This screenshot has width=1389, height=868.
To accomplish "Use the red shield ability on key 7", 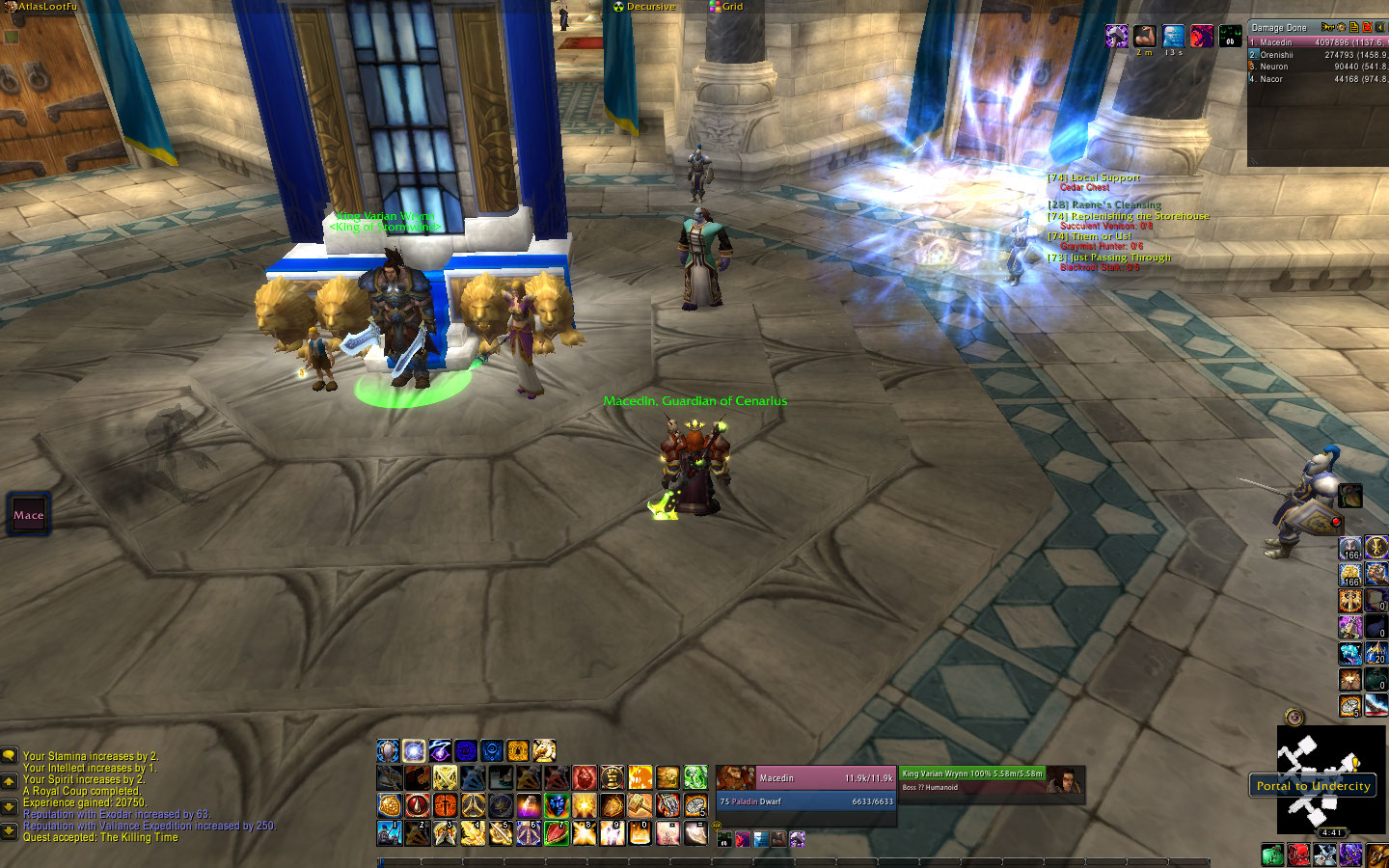I will tap(558, 832).
